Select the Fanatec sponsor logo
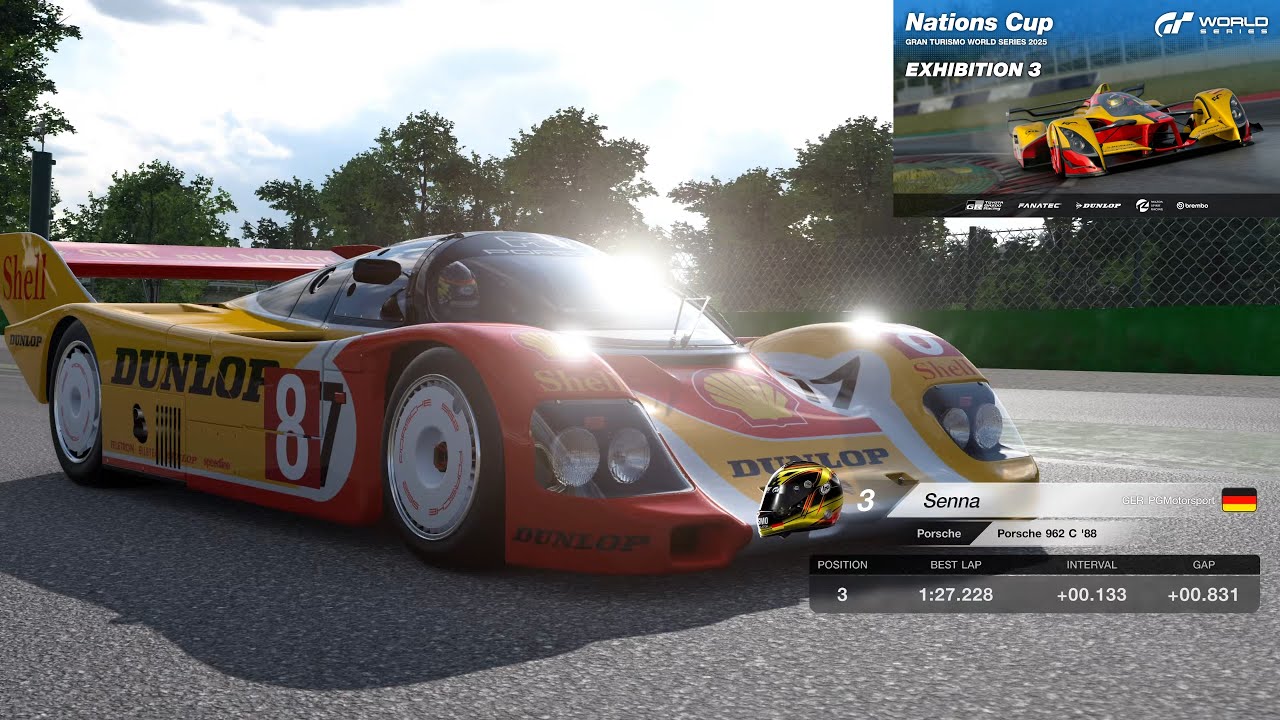 click(1039, 204)
